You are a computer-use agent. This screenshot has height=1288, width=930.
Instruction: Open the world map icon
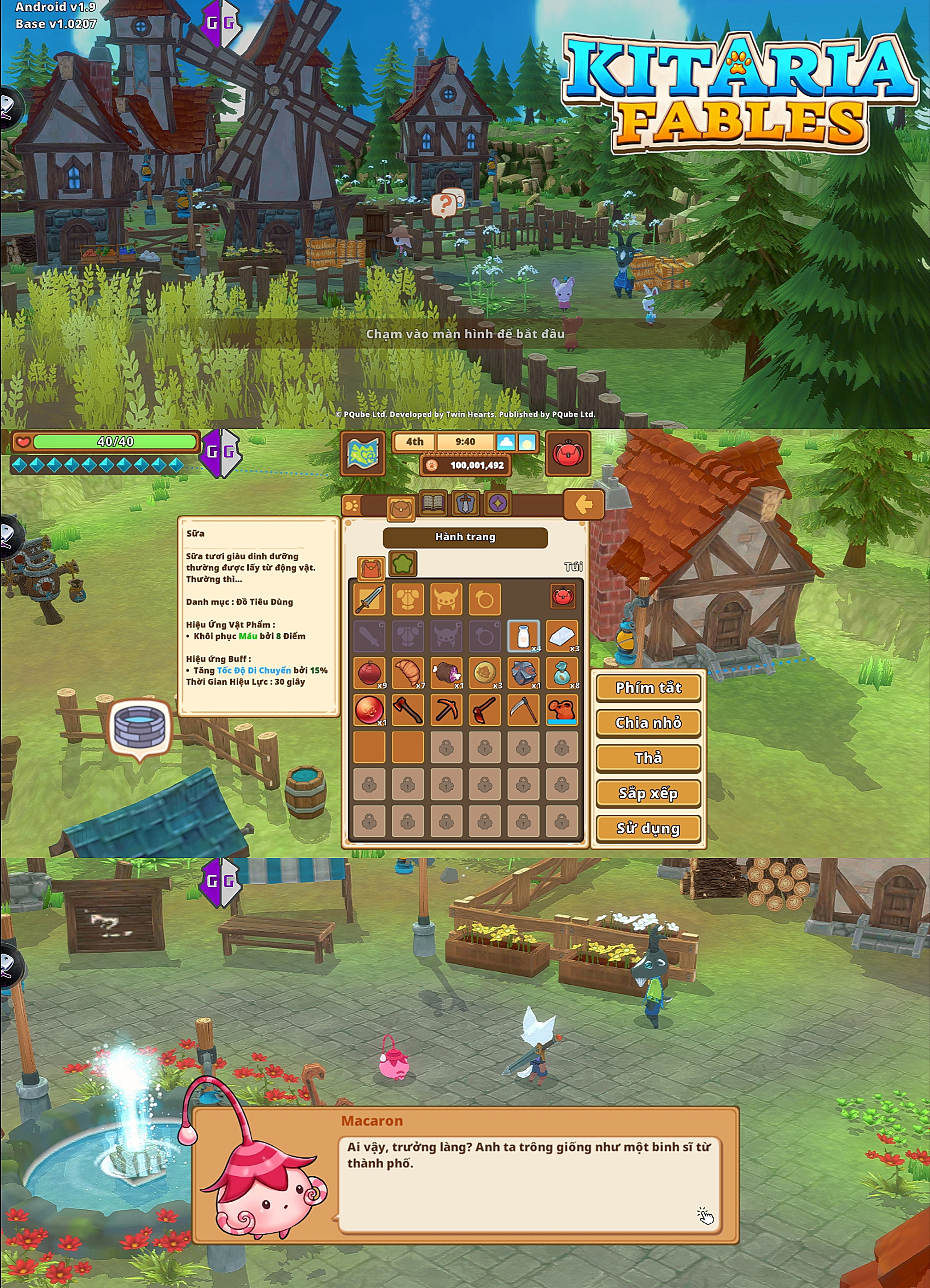tap(362, 453)
